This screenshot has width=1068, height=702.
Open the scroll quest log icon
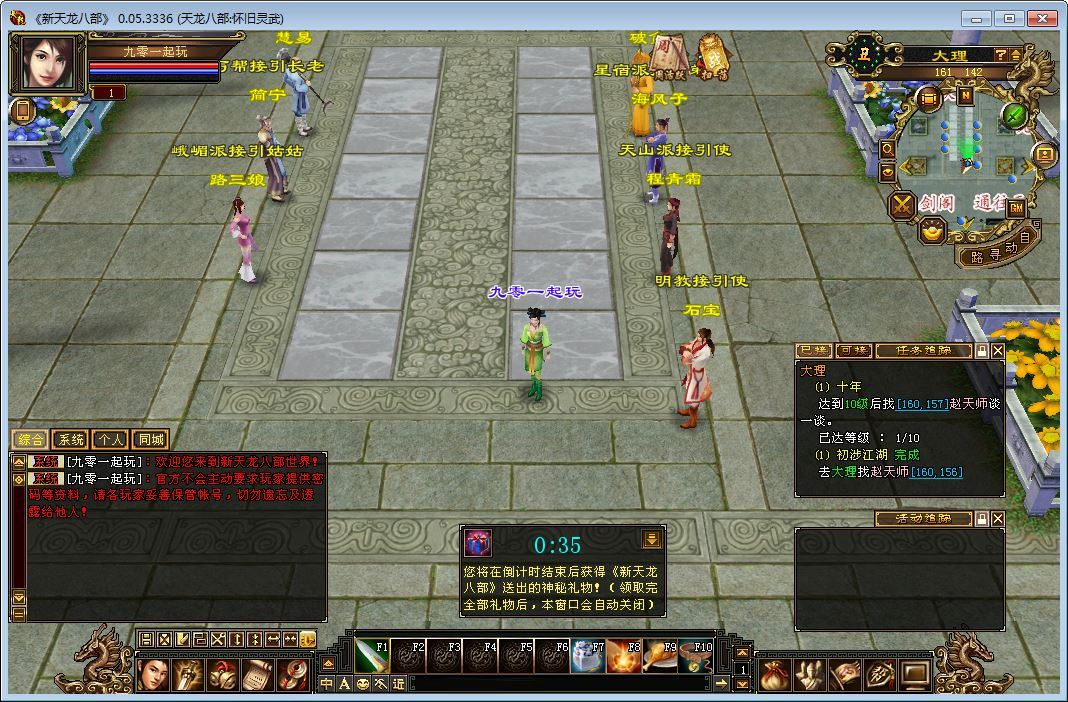coord(257,675)
